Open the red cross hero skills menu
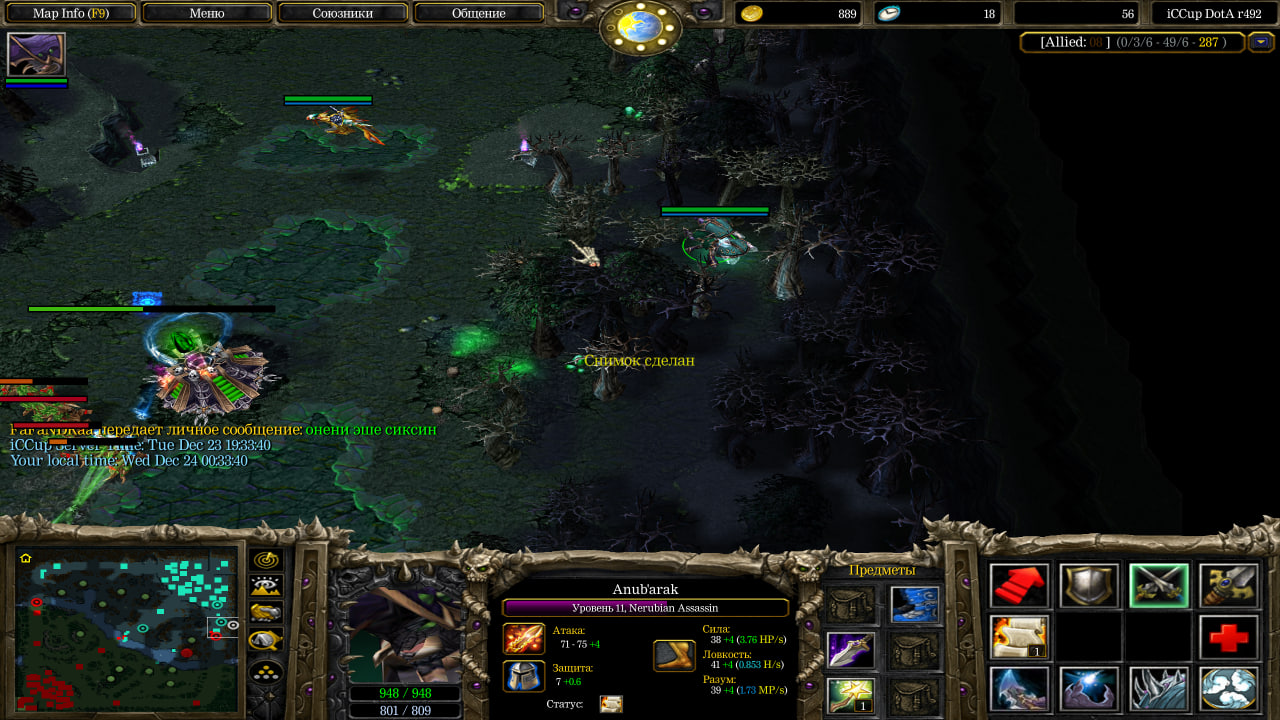The image size is (1280, 720). click(1228, 637)
